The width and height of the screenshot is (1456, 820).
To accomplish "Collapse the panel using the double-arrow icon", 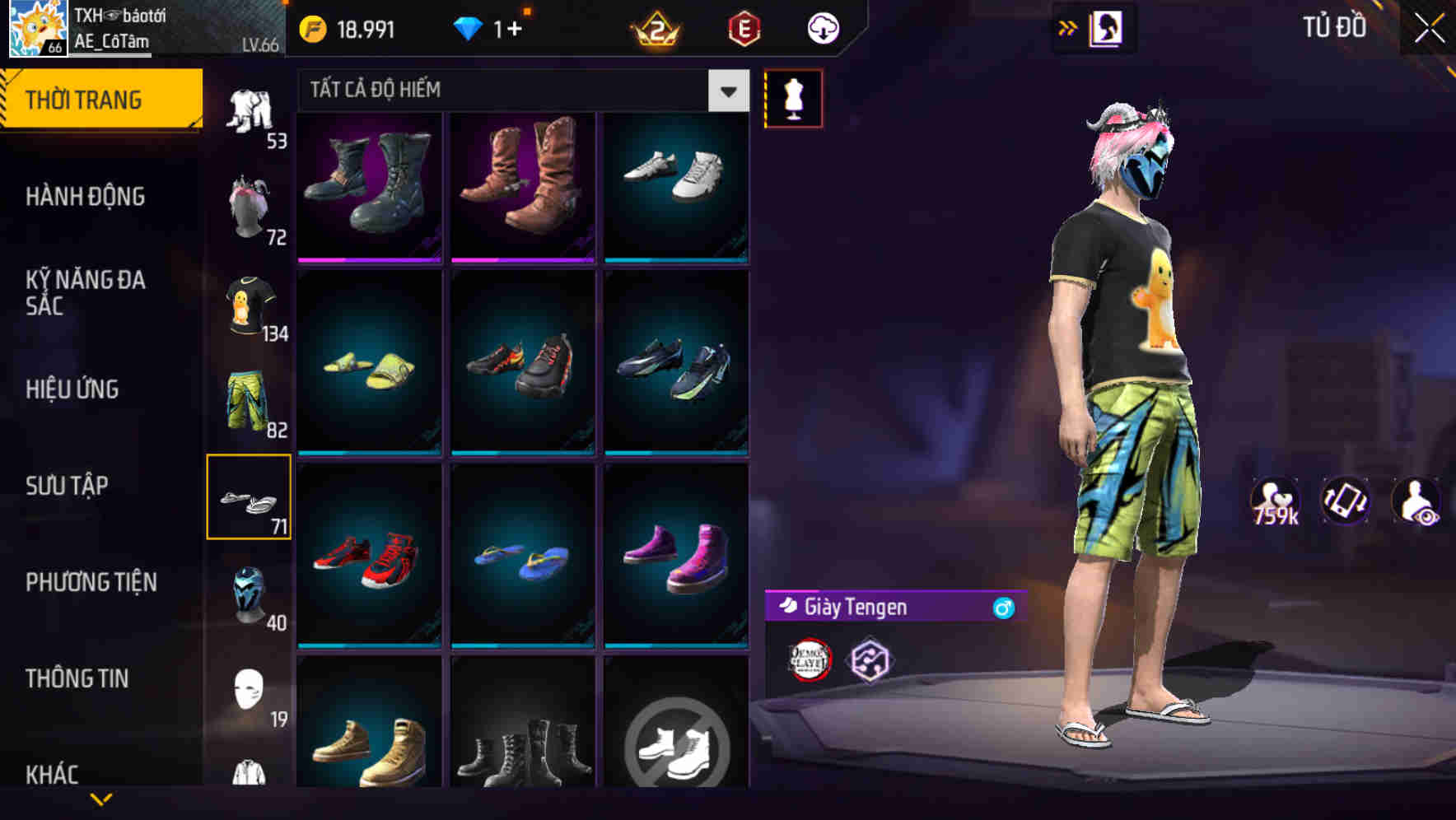I will [x=1068, y=27].
